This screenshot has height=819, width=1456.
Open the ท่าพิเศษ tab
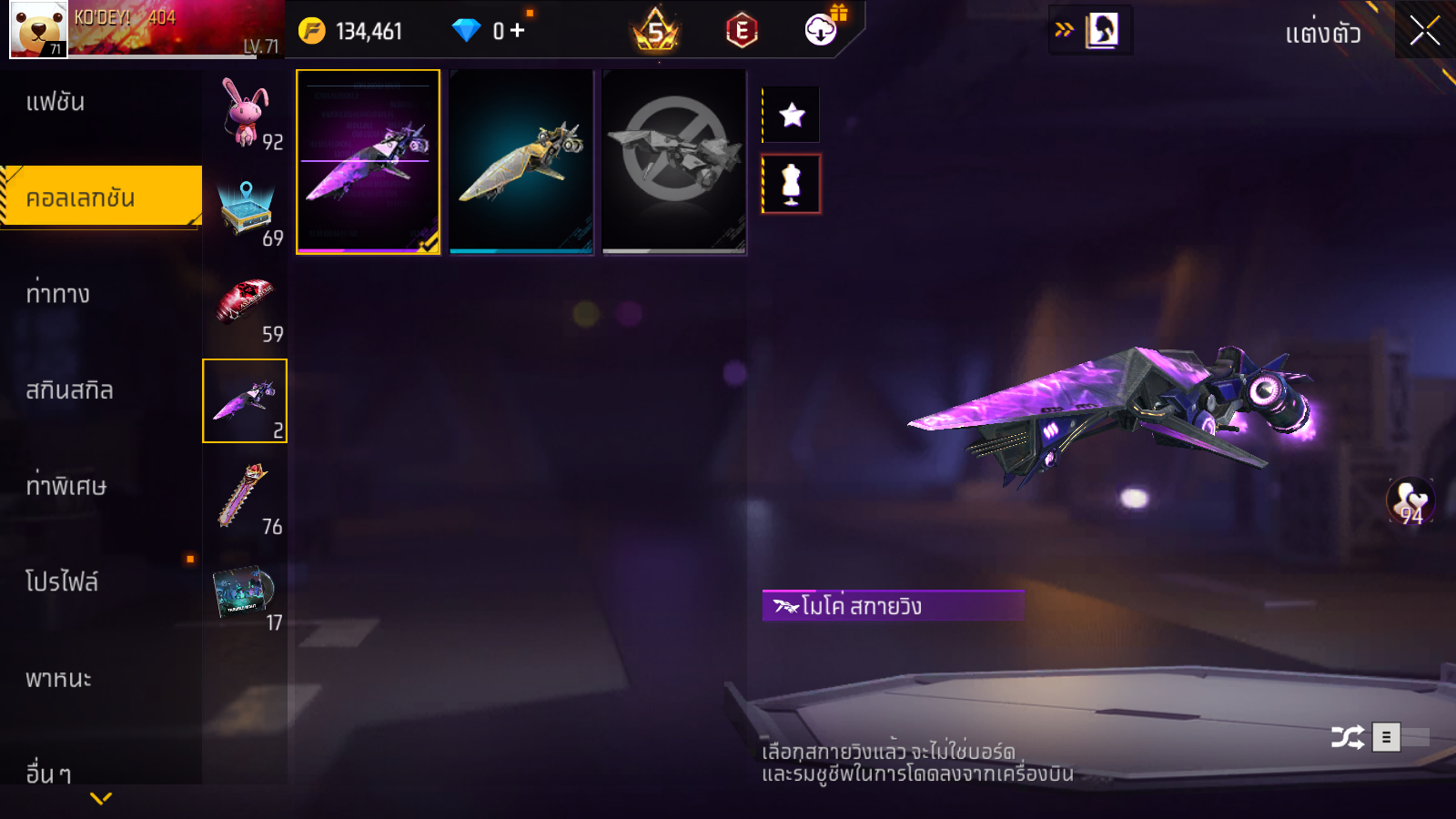(66, 486)
